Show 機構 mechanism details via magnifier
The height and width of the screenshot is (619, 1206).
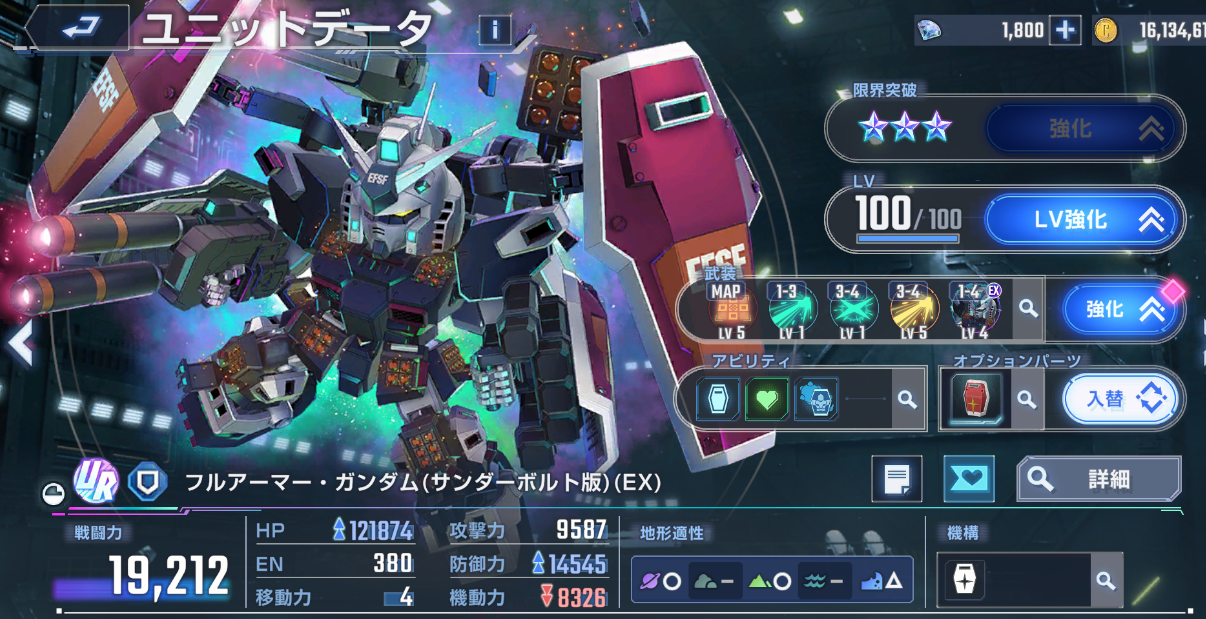[x=1105, y=581]
